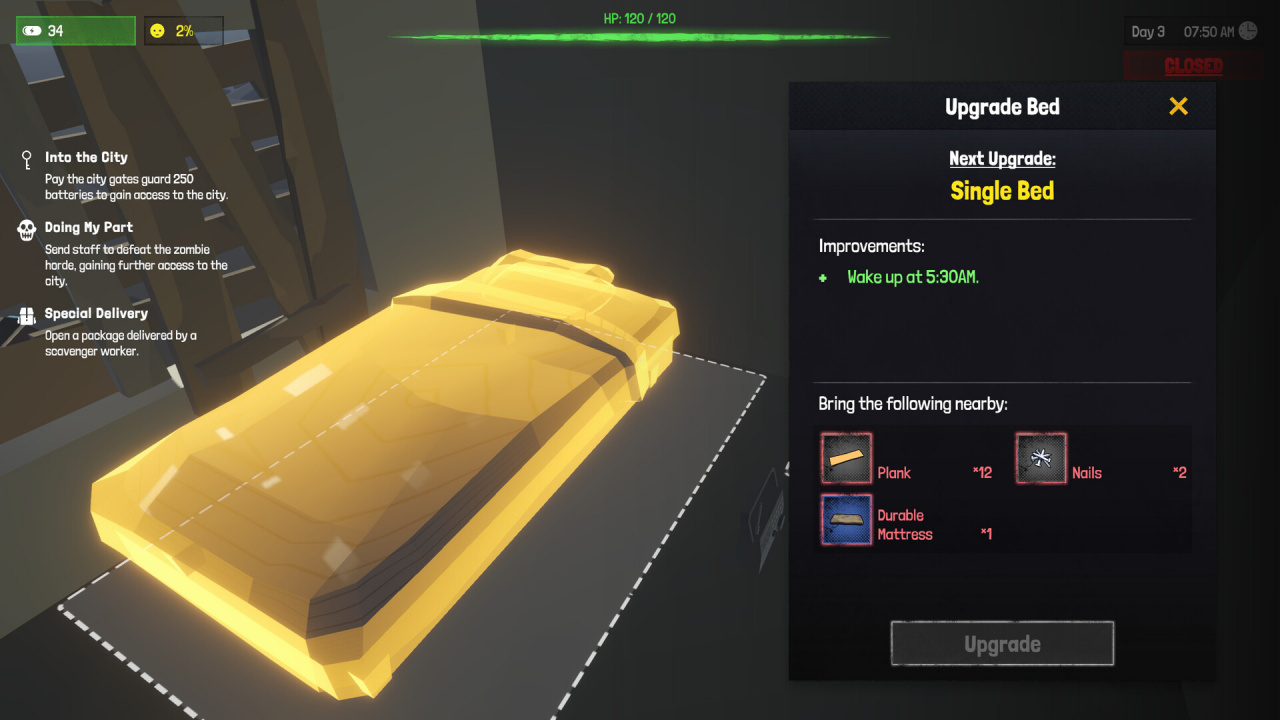Click the Upgrade button
The height and width of the screenshot is (720, 1280).
(1002, 644)
